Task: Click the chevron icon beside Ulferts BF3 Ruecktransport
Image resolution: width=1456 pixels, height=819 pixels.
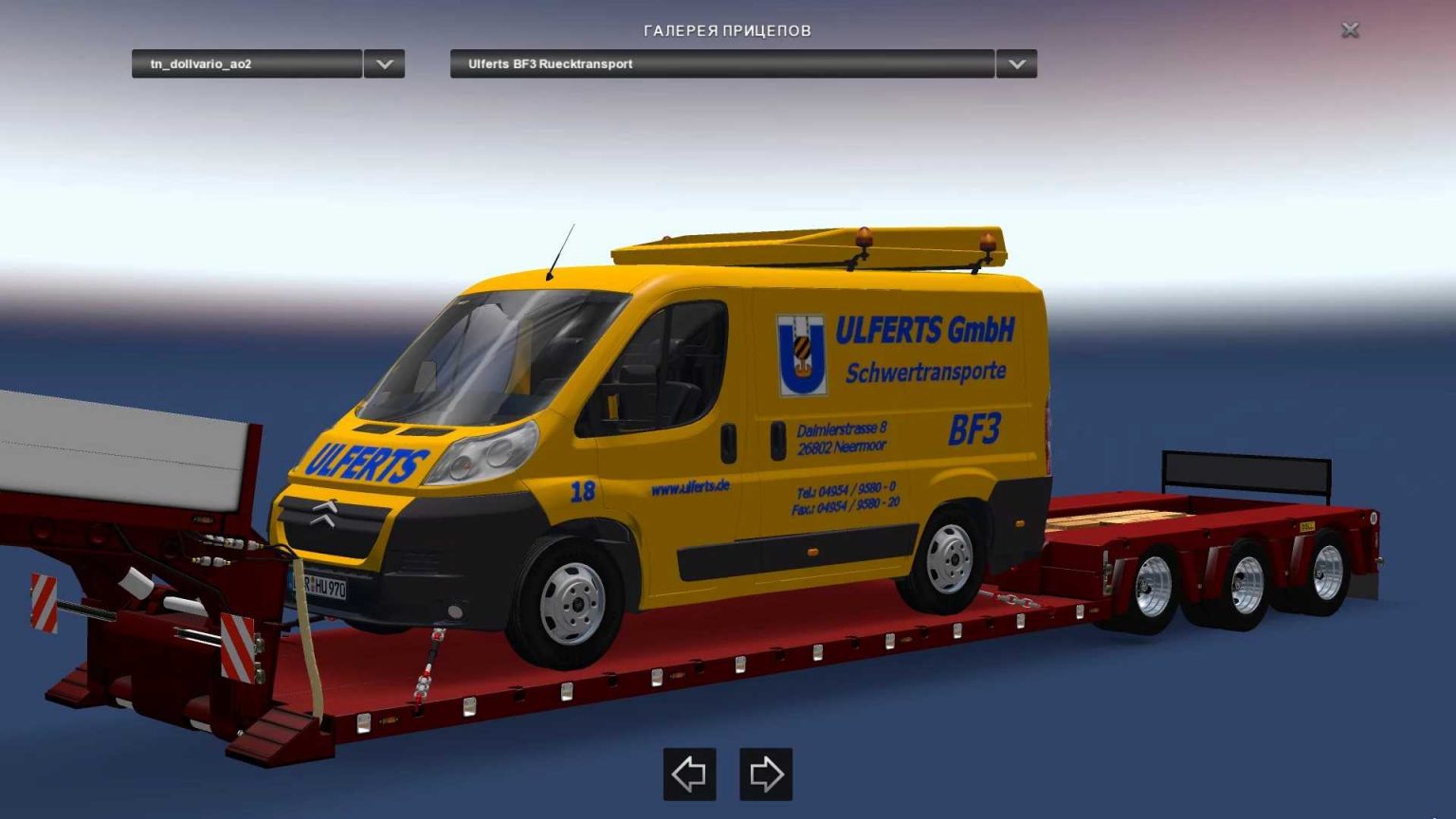Action: pos(1016,64)
